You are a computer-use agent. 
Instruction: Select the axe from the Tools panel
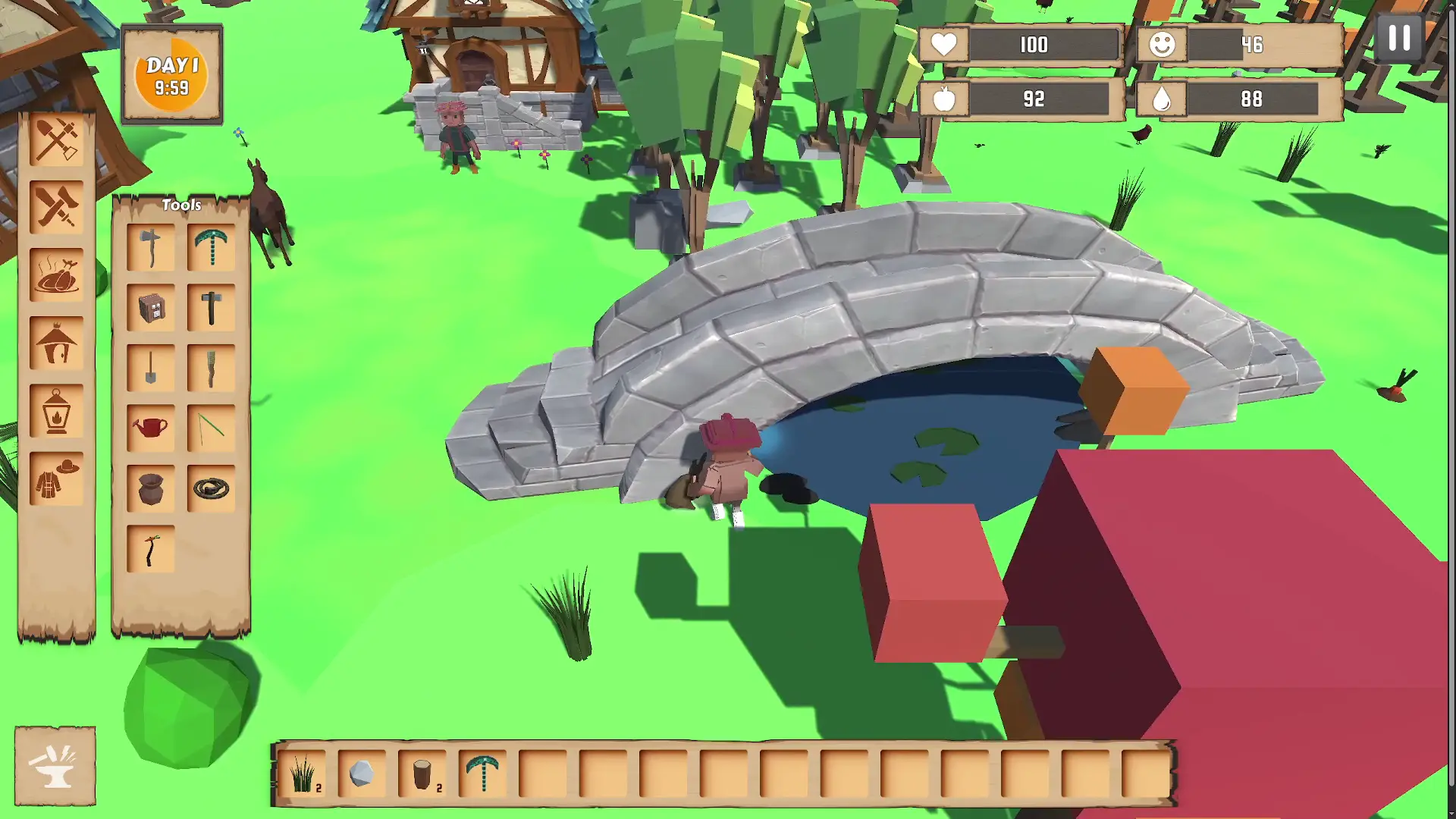[x=150, y=246]
